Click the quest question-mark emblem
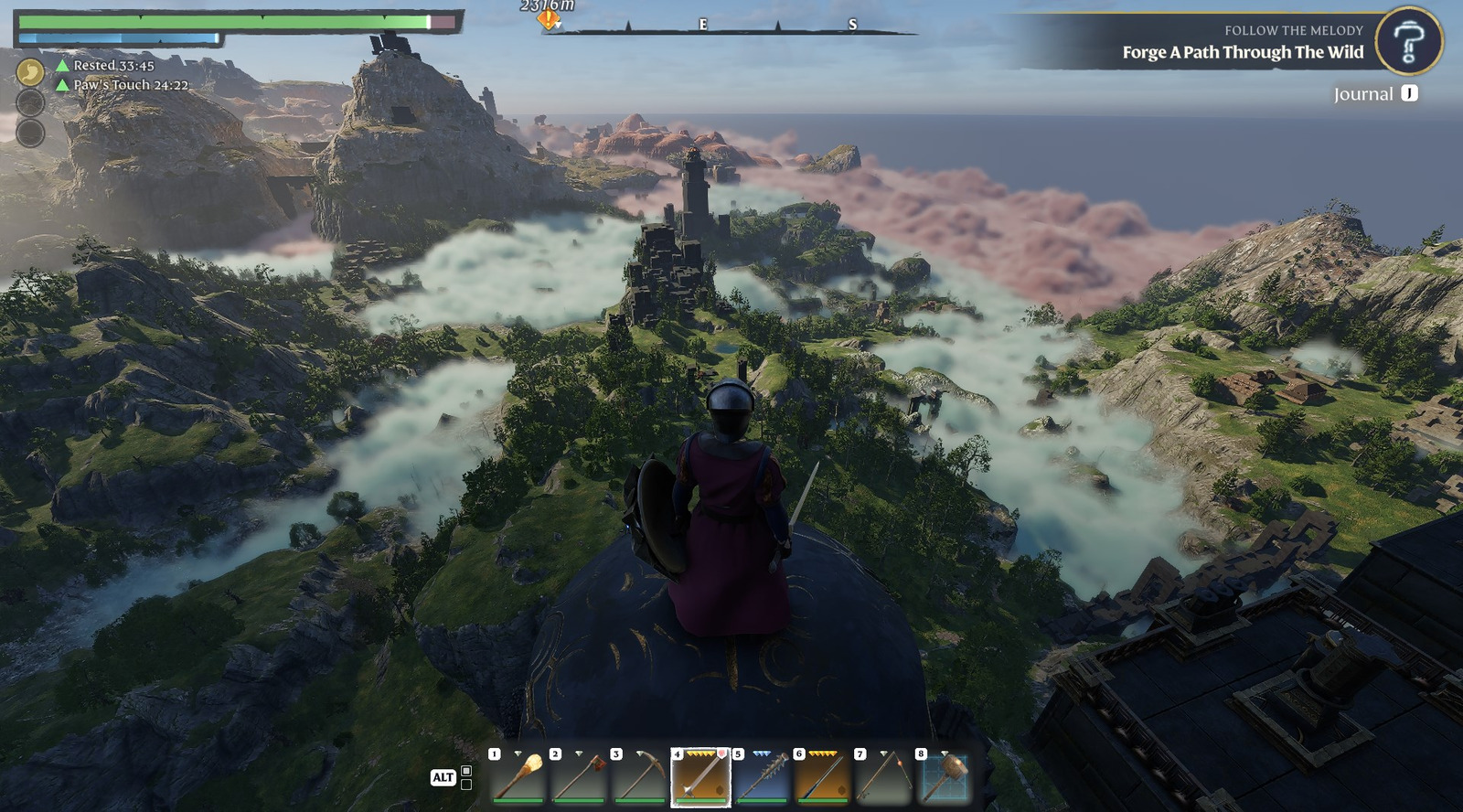 pos(1408,41)
